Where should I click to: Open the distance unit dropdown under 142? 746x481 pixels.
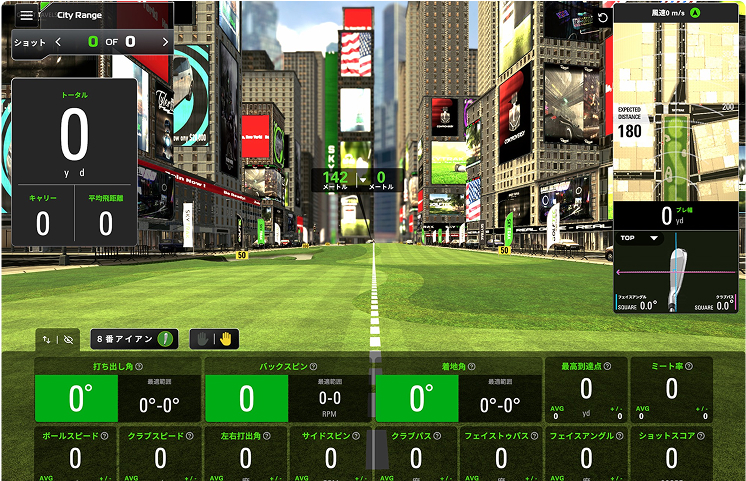(x=363, y=179)
